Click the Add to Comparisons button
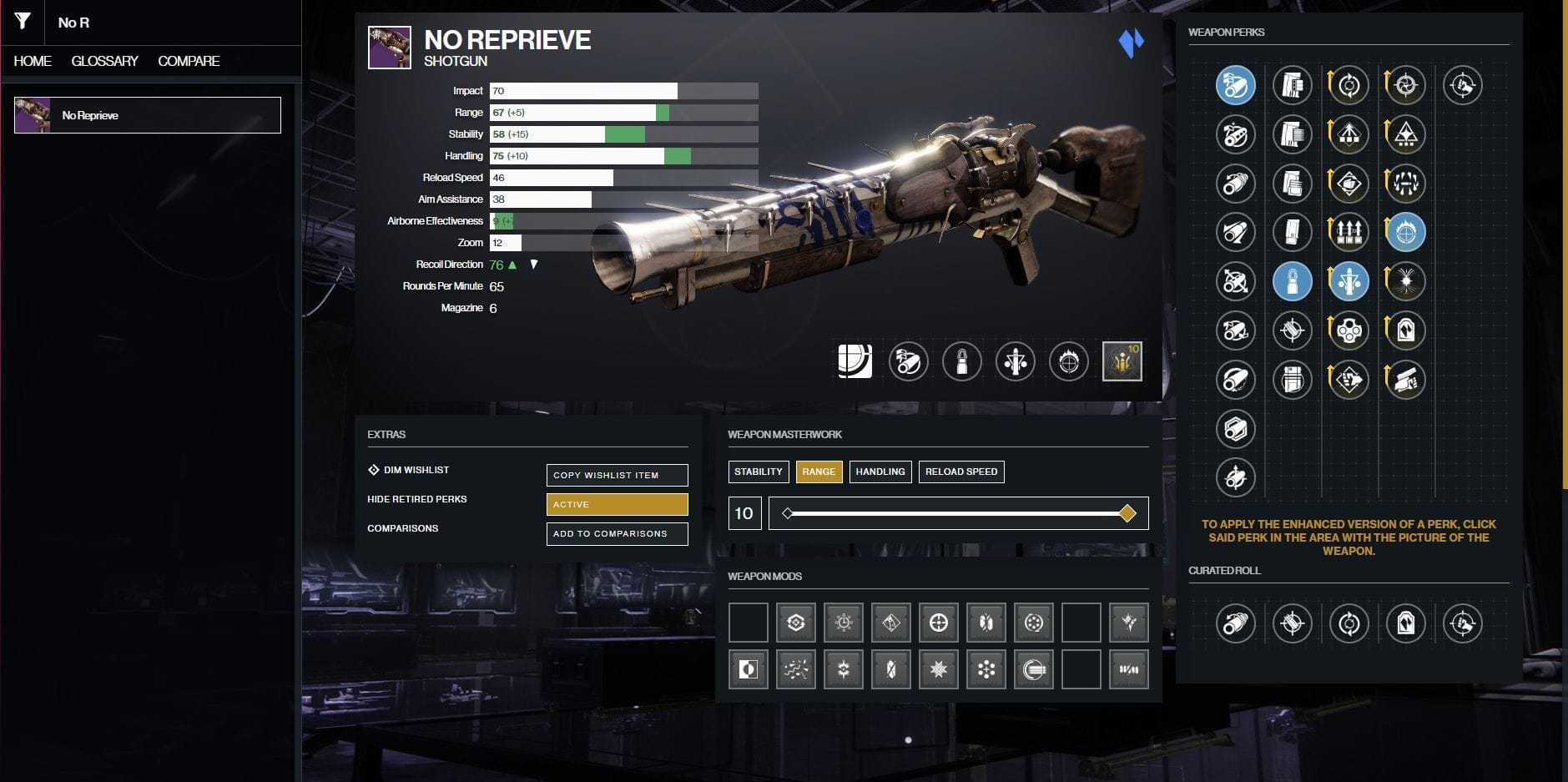1568x782 pixels. tap(617, 533)
